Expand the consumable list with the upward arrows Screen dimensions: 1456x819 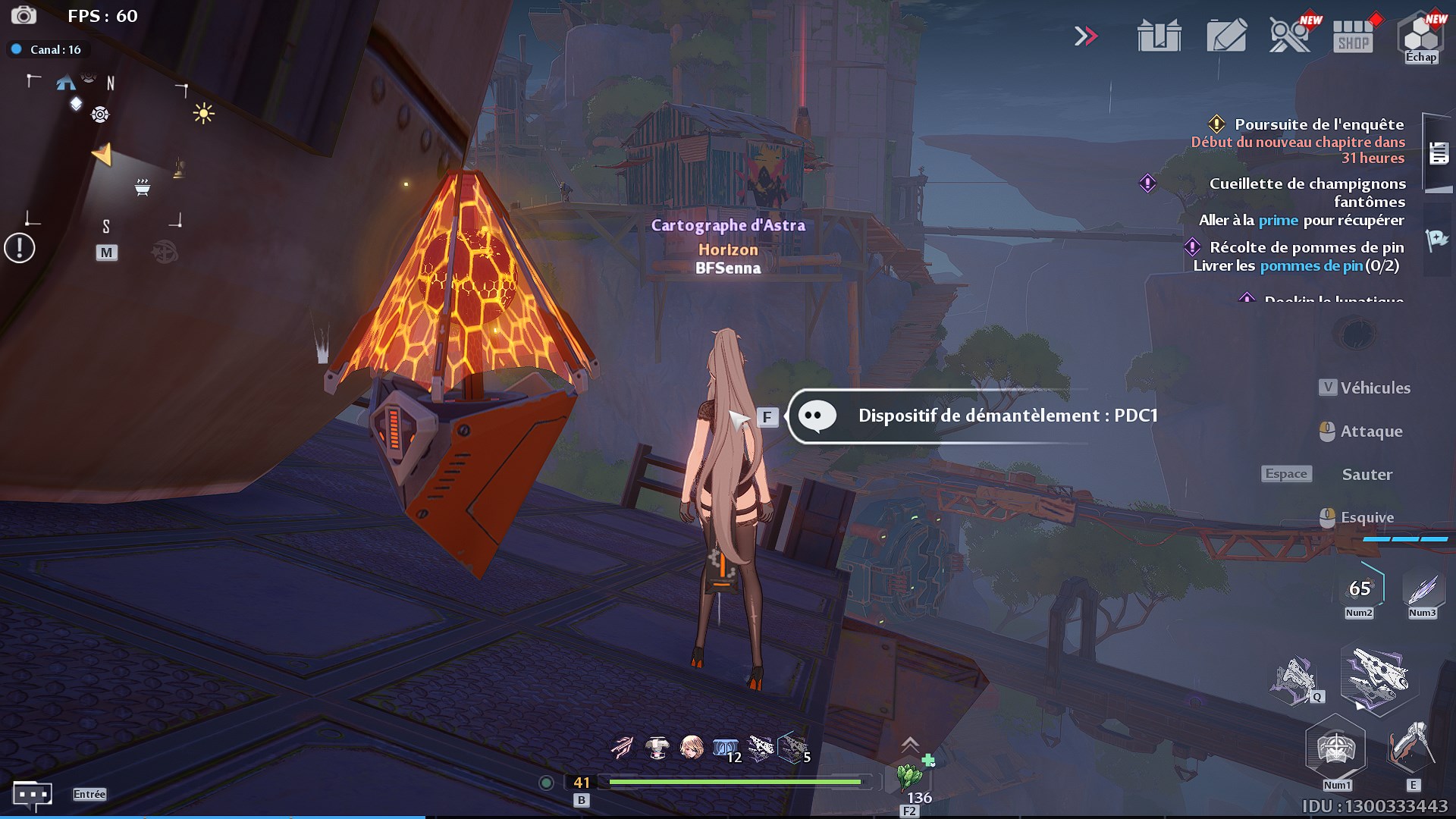click(x=910, y=745)
